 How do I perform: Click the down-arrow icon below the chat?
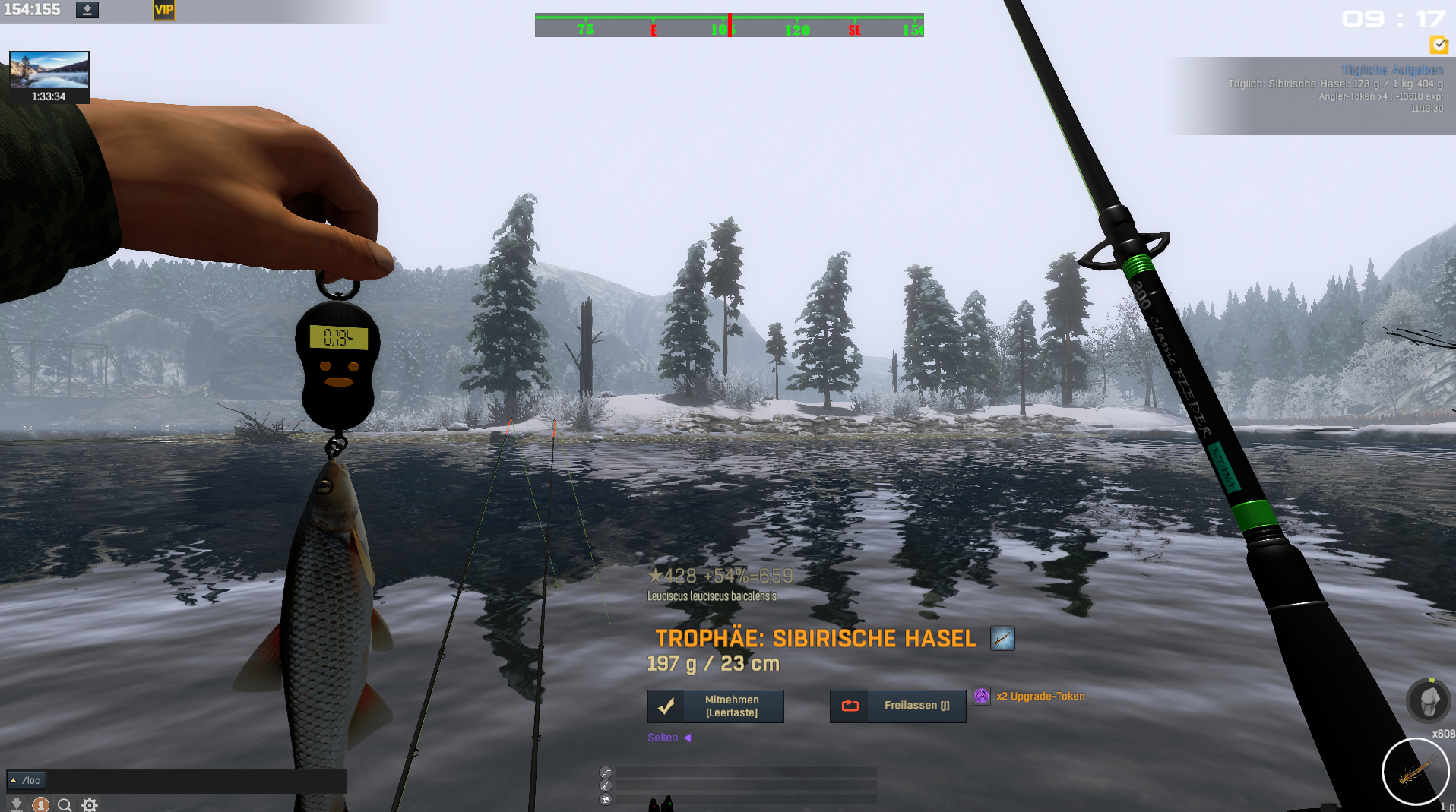(16, 804)
